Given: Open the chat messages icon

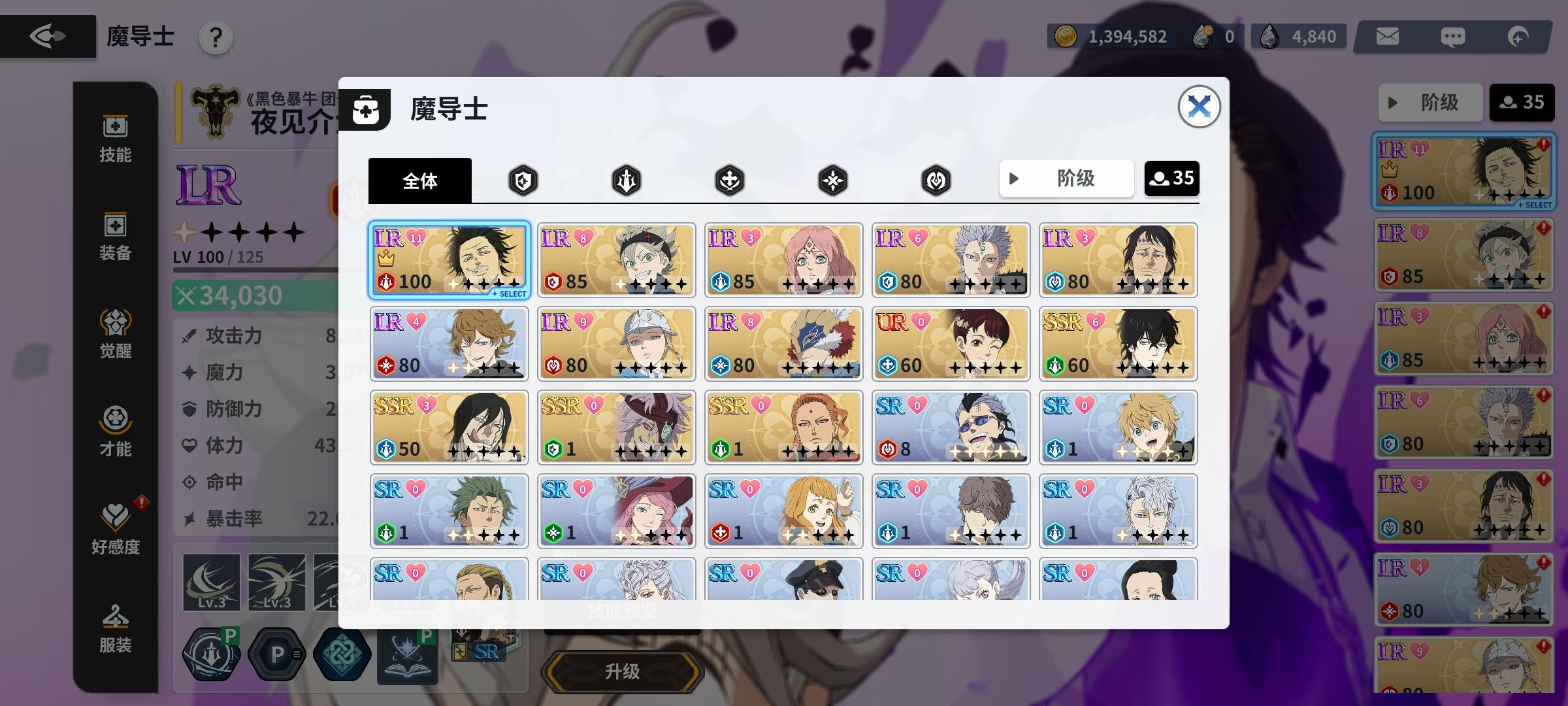Looking at the screenshot, I should pyautogui.click(x=1454, y=37).
